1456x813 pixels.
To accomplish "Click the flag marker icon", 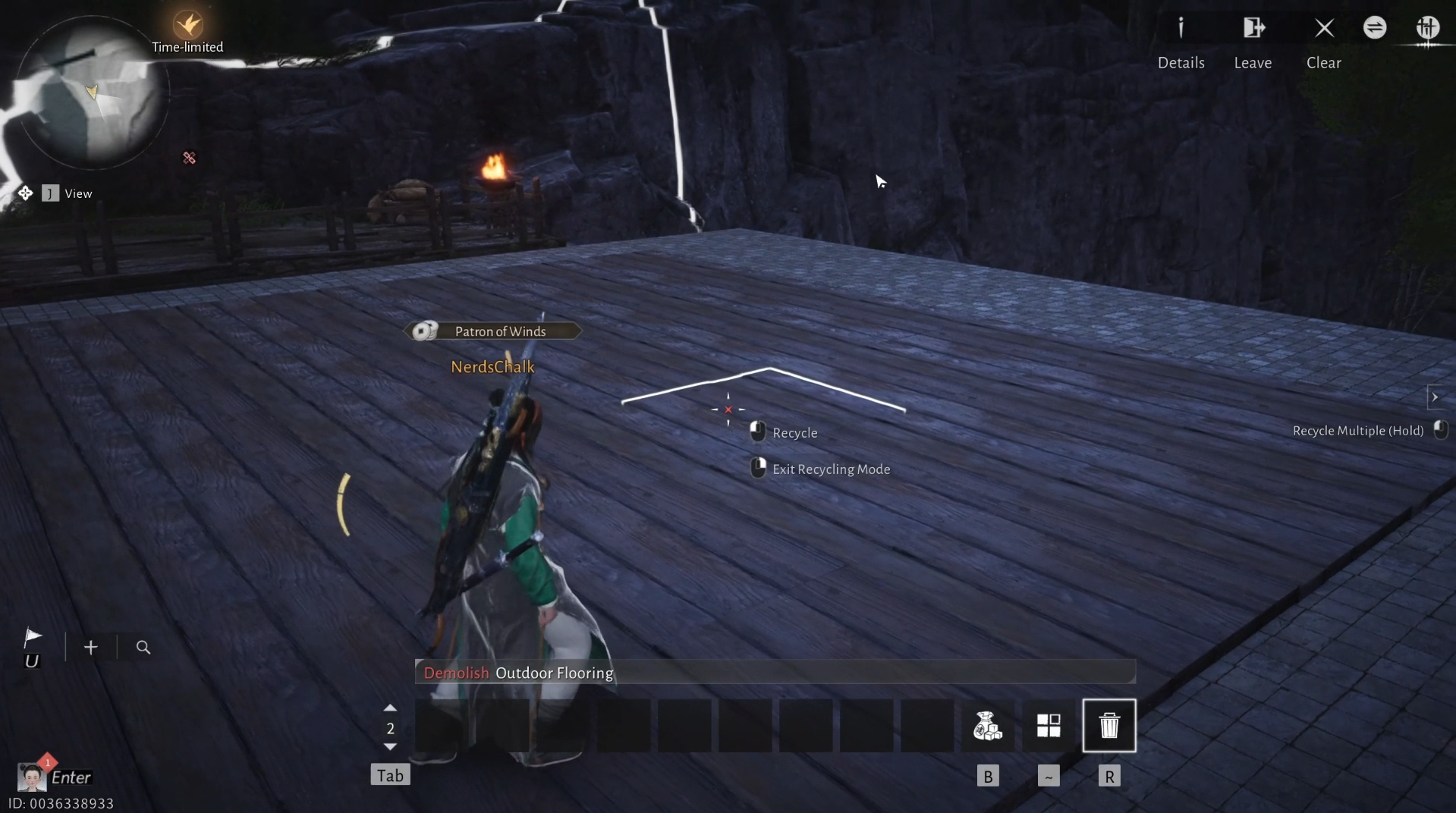I will click(x=32, y=637).
